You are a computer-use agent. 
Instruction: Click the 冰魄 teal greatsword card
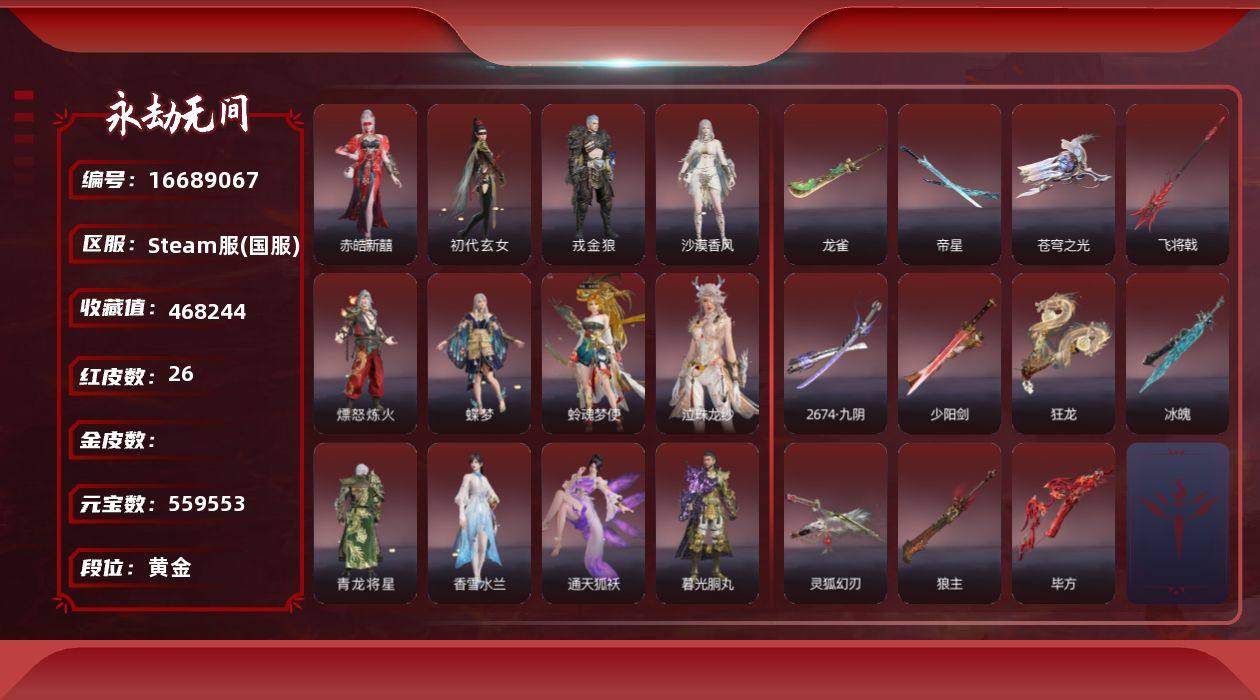click(1177, 353)
